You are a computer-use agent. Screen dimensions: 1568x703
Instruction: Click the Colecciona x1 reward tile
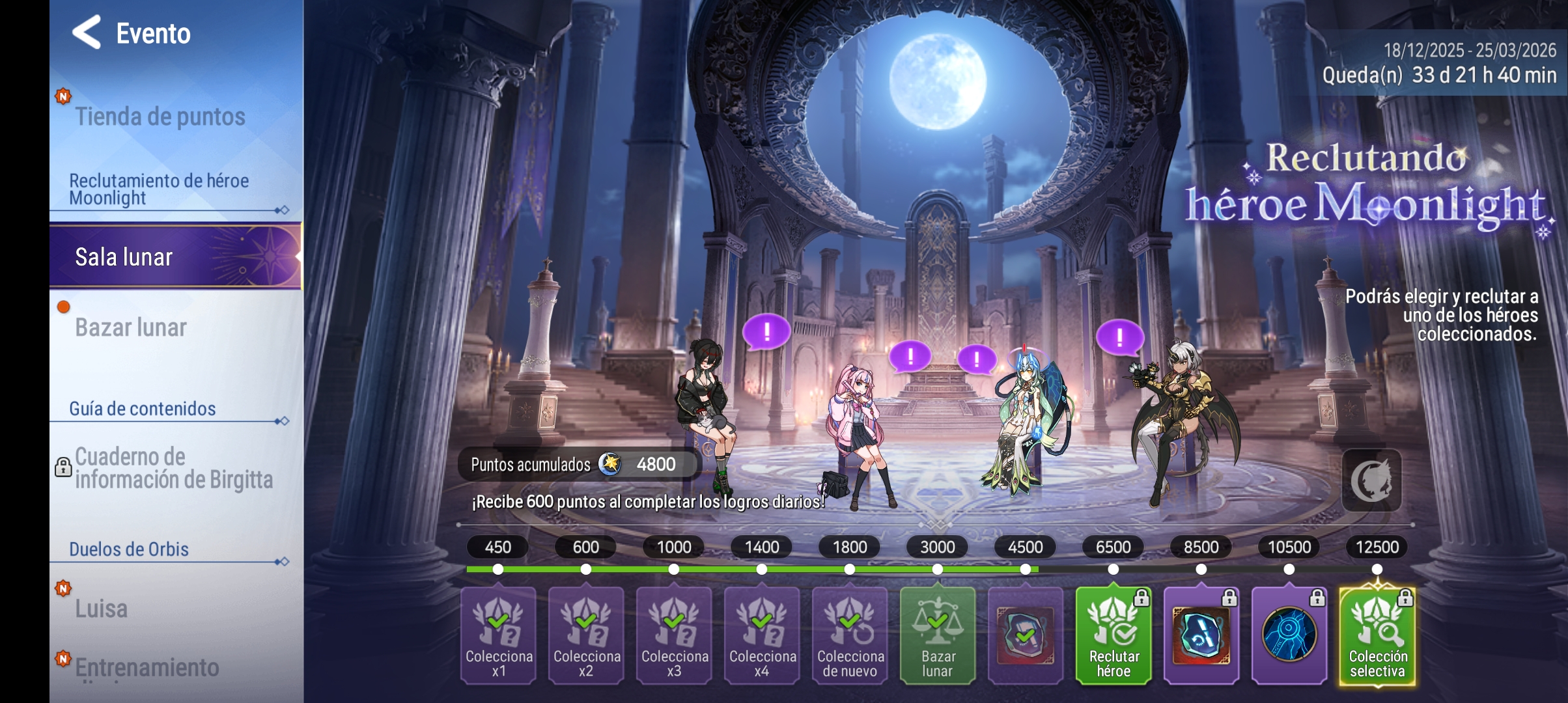(498, 635)
